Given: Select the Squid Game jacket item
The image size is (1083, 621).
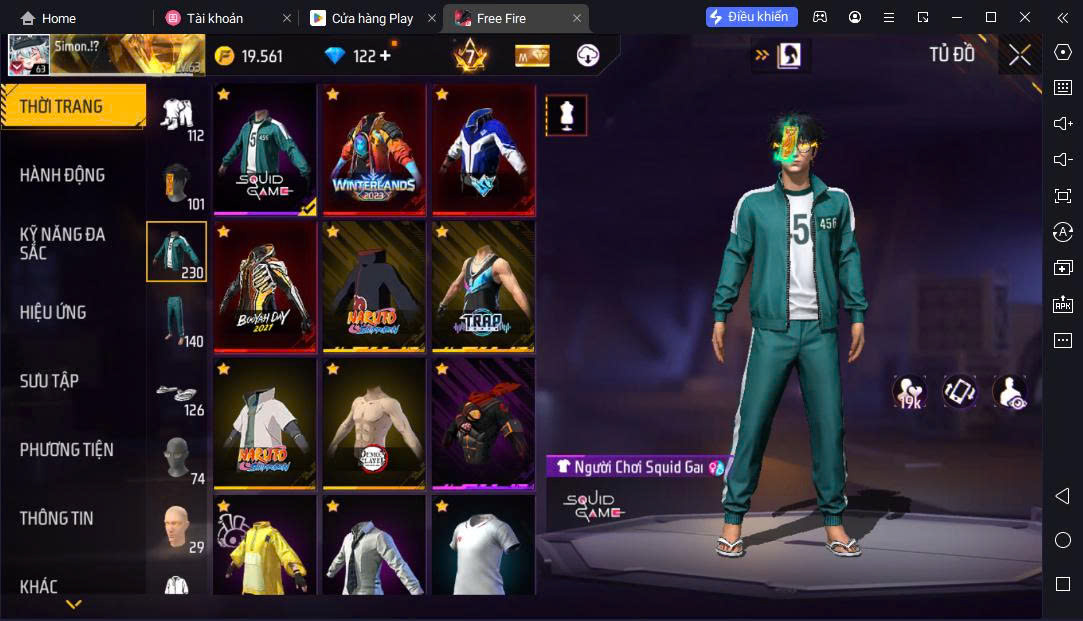Looking at the screenshot, I should [265, 149].
